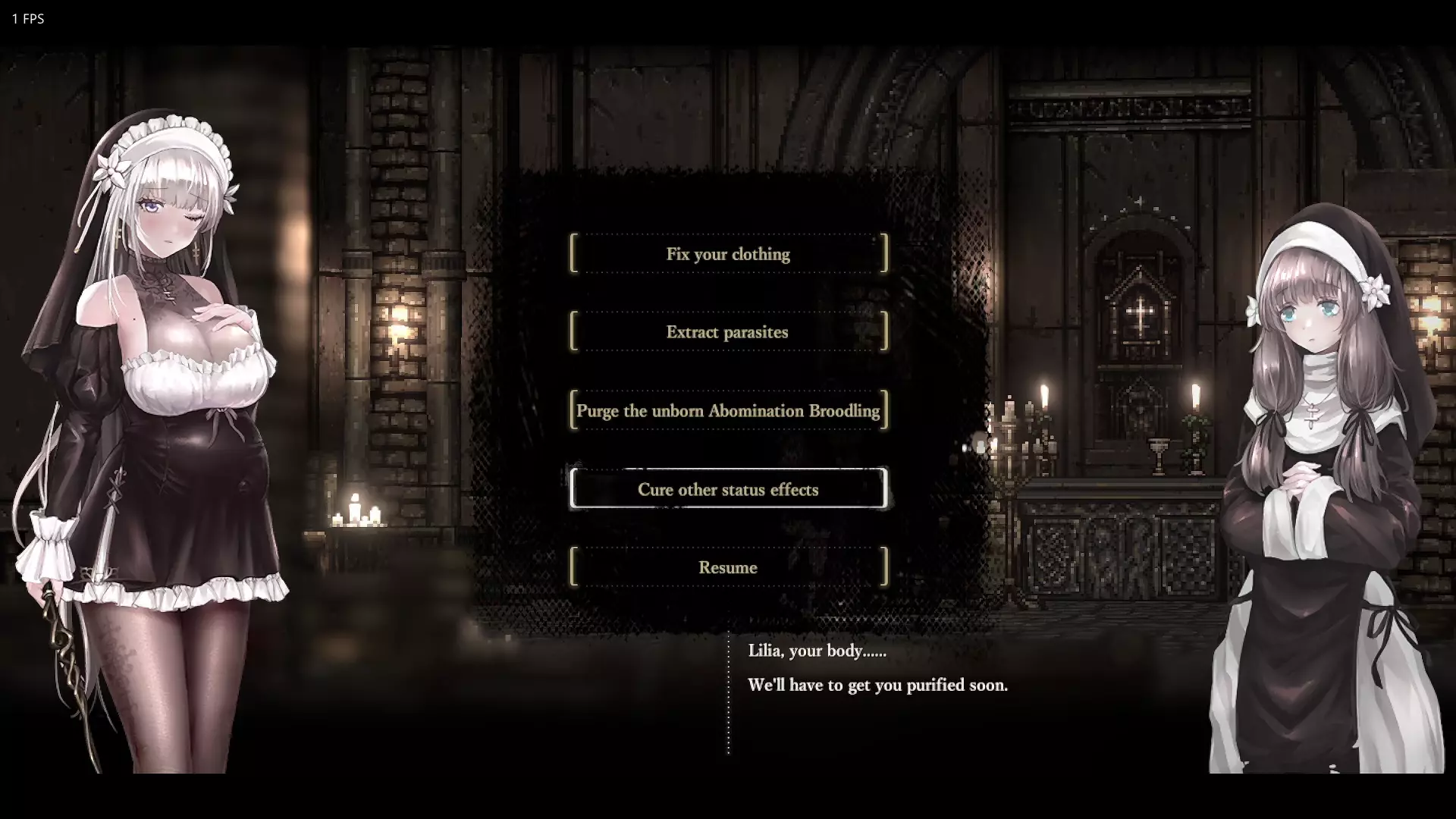Click Cure other status effects
Screen dimensions: 1456x819
tap(728, 489)
